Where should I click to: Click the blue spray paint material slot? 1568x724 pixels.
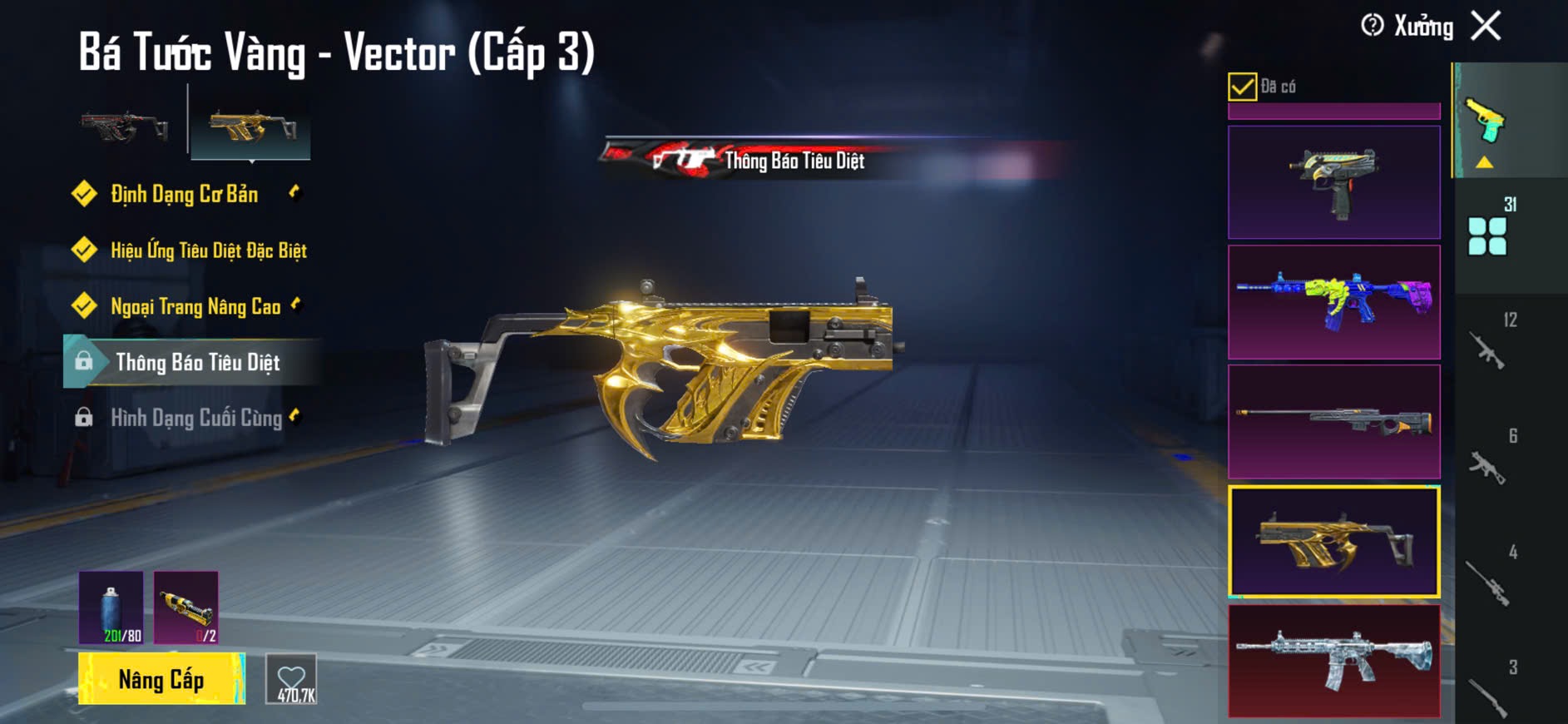(111, 608)
